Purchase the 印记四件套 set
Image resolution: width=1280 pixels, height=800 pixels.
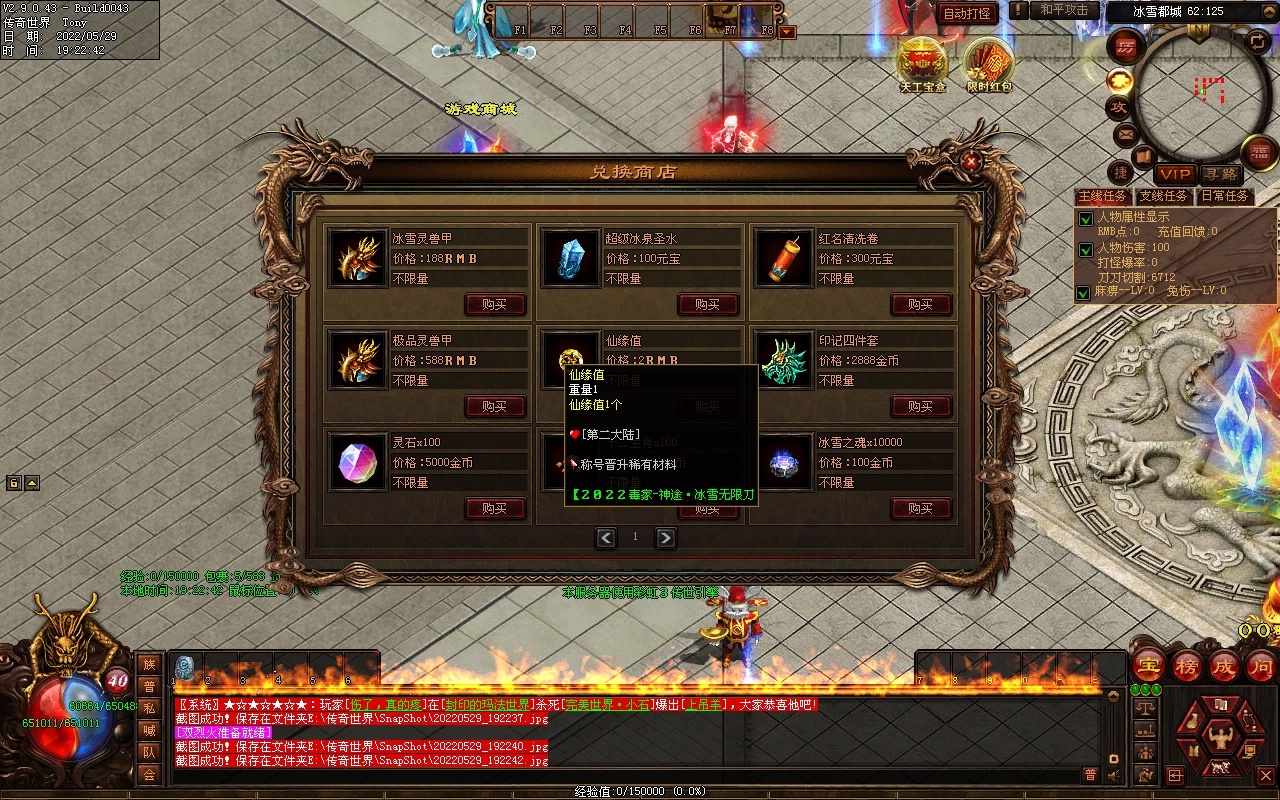tap(920, 407)
